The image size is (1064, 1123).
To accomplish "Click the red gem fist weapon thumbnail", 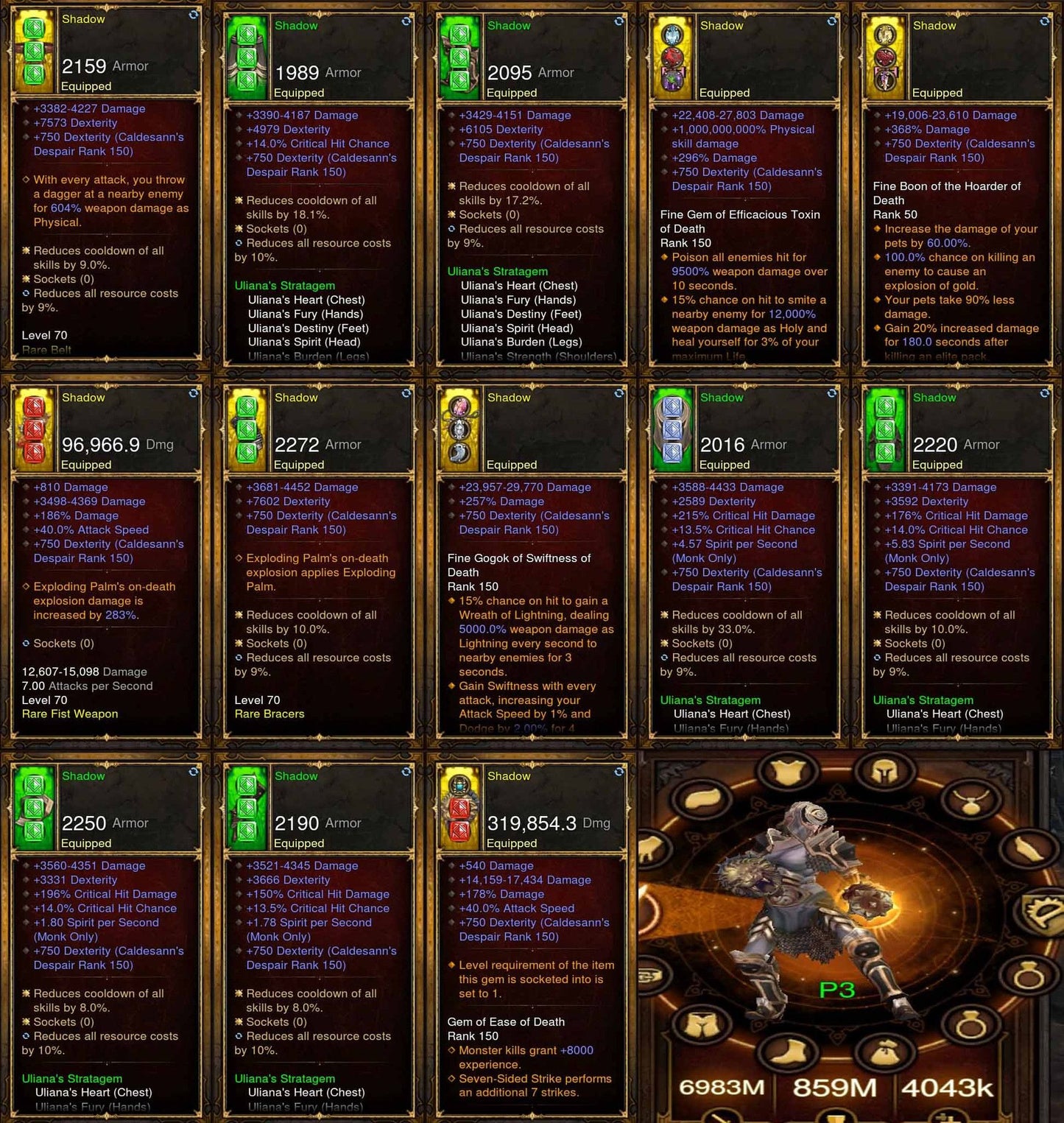I will (33, 427).
